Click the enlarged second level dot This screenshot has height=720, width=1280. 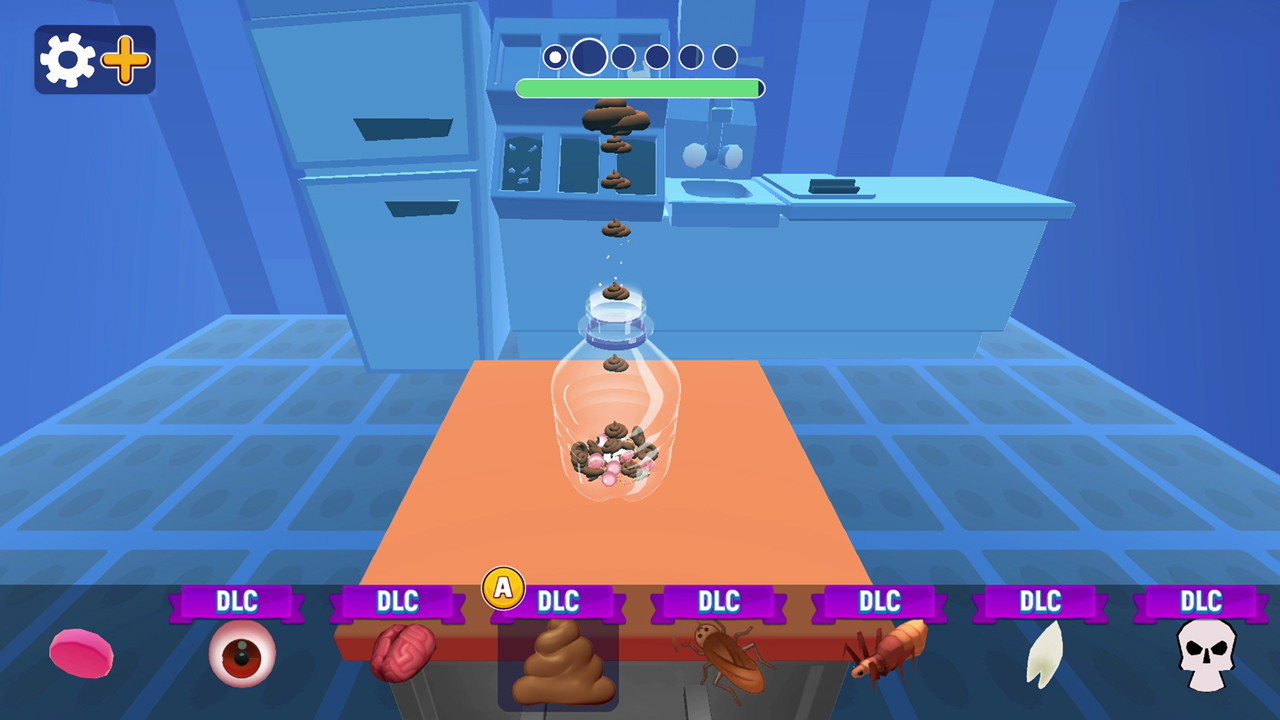tap(588, 57)
